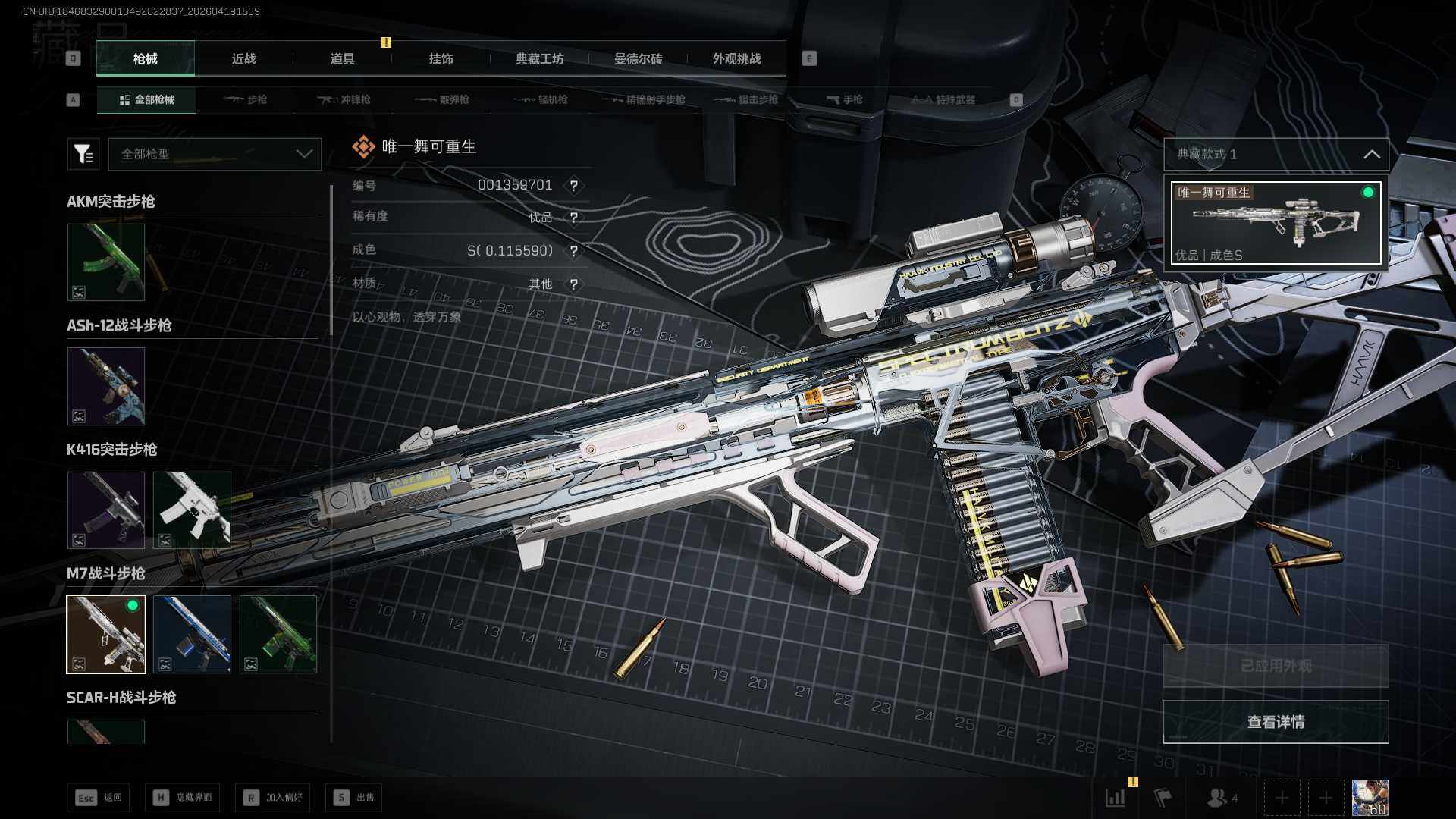Switch to the 外观挑战 tab
Screen dimensions: 1456x819
coord(736,59)
